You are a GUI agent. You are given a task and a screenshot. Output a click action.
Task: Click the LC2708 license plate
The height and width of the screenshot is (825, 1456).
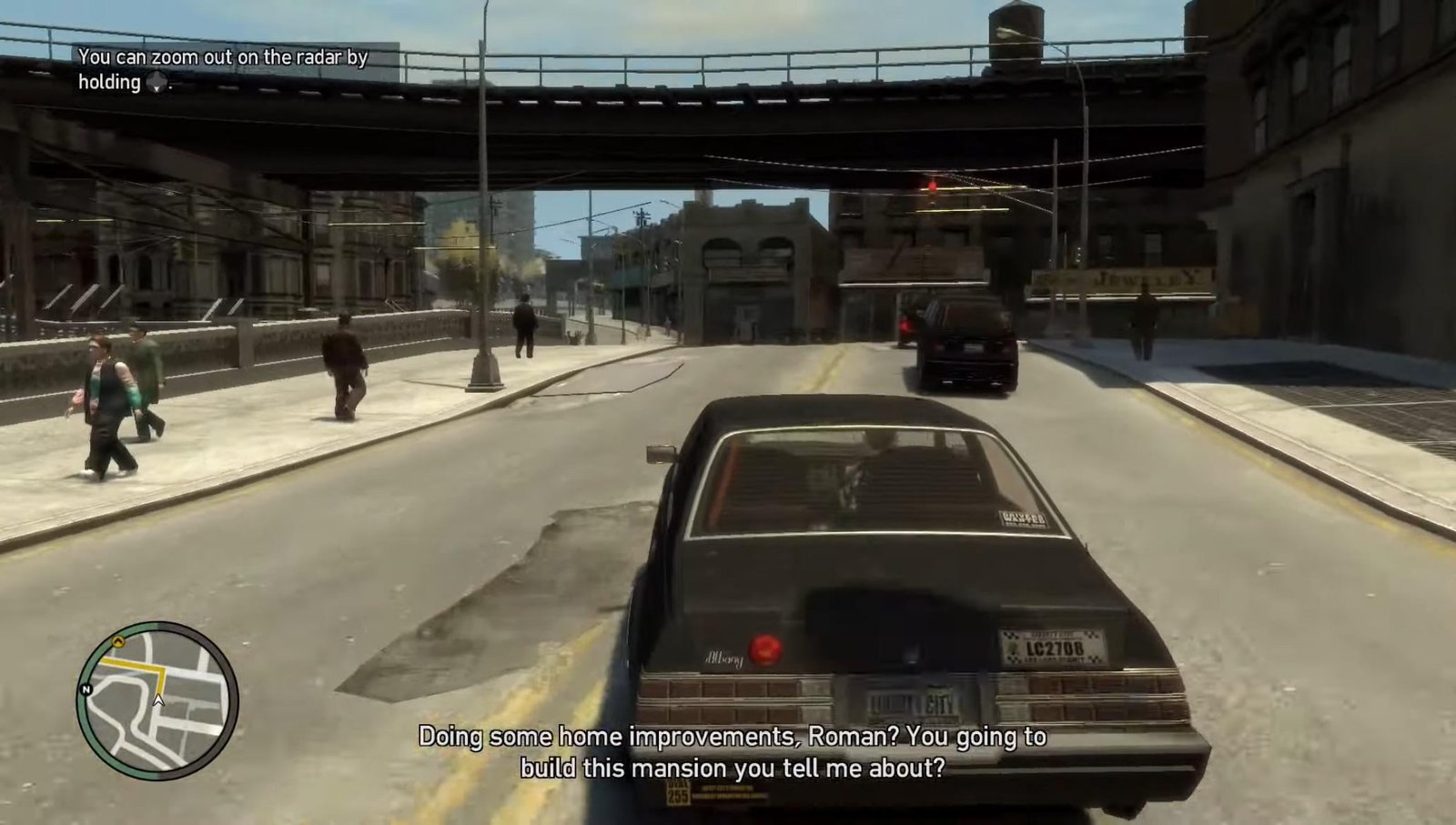(1054, 648)
